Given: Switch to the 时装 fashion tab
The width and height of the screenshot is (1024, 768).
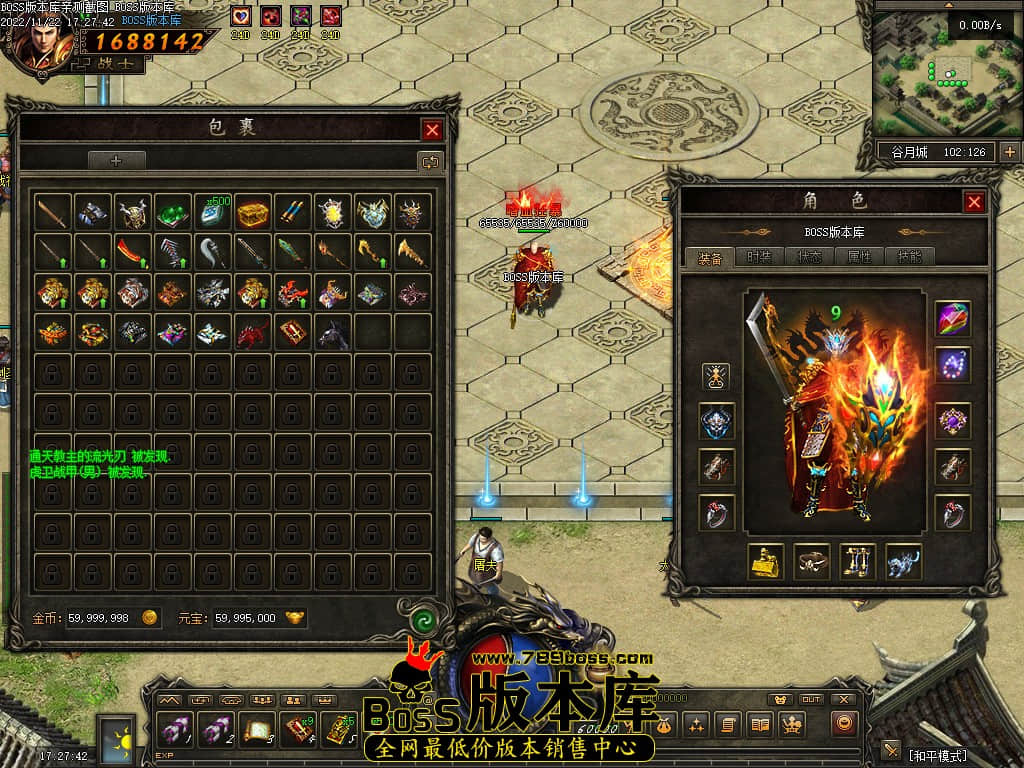Looking at the screenshot, I should tap(760, 257).
